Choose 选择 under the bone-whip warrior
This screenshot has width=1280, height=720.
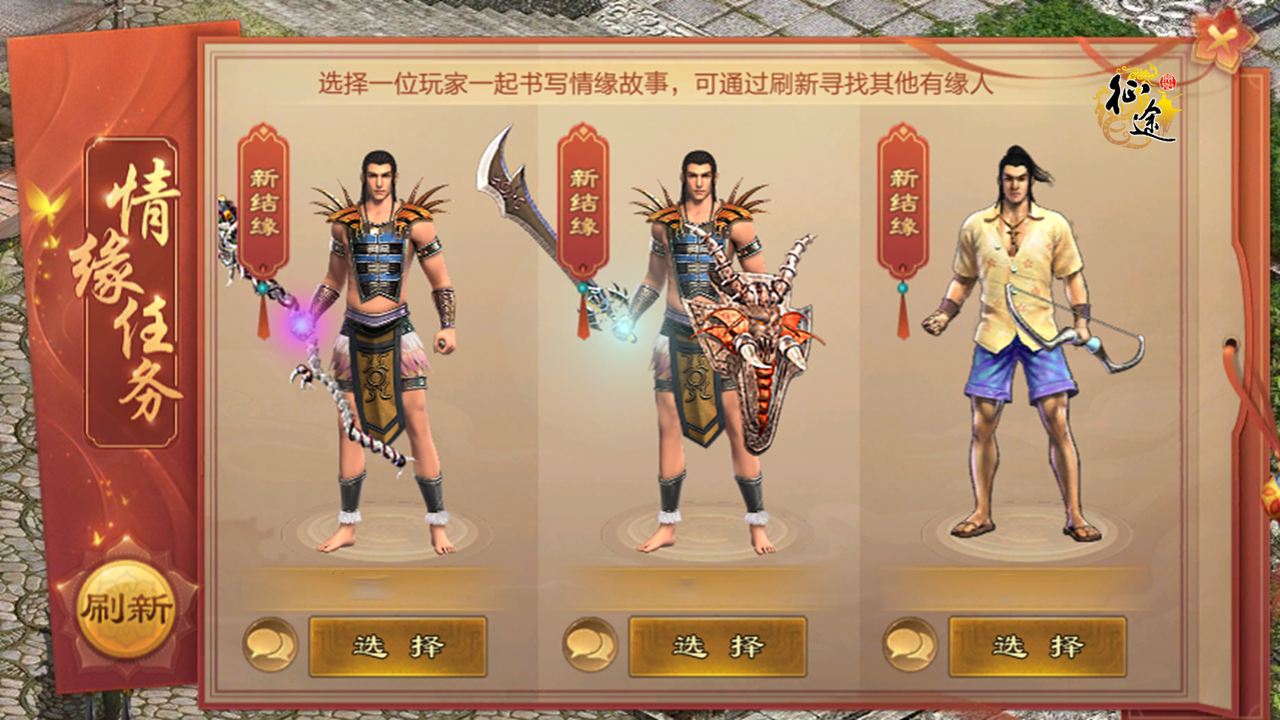click(397, 646)
